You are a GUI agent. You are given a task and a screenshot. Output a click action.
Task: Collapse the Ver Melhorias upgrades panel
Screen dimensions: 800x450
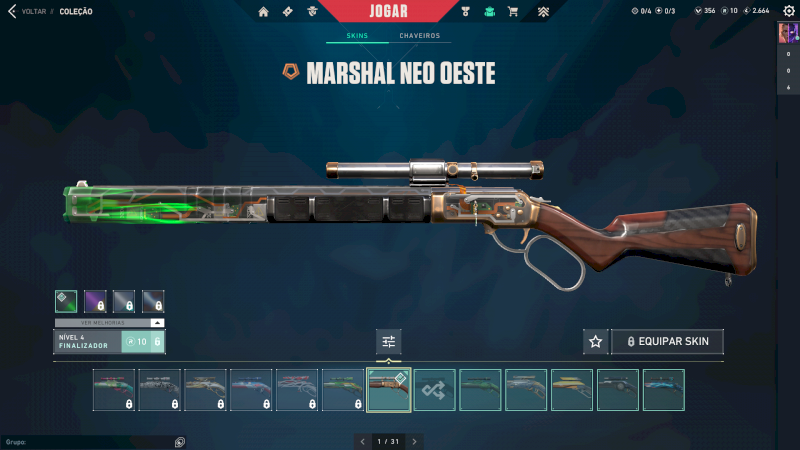coord(156,323)
